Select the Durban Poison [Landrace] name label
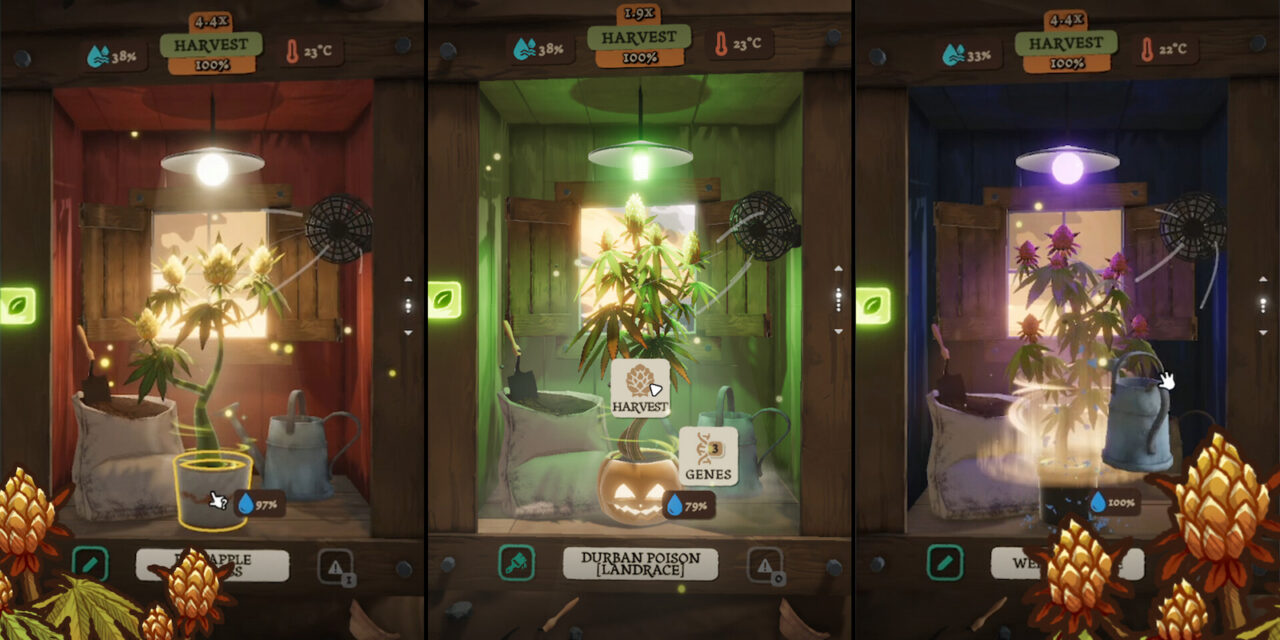The image size is (1280, 640). [x=640, y=564]
